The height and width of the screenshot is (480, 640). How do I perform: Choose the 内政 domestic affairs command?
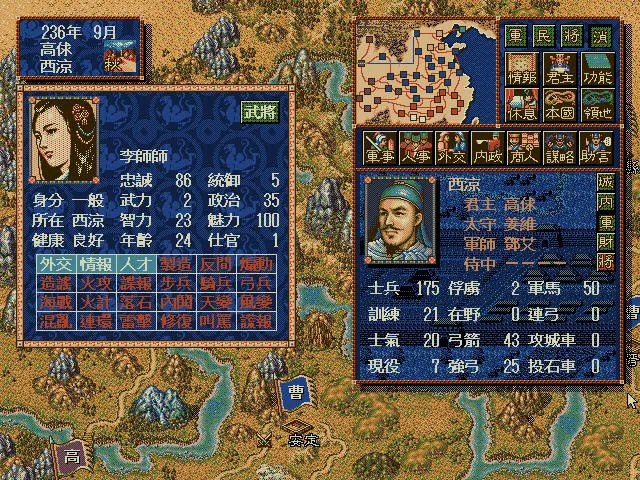point(486,148)
